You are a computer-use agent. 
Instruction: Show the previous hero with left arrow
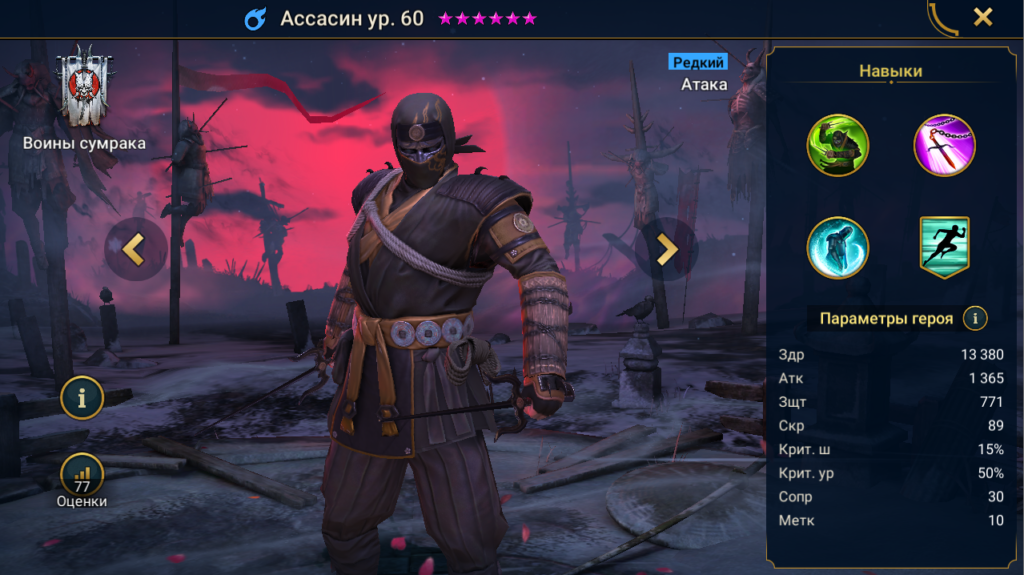pyautogui.click(x=135, y=249)
